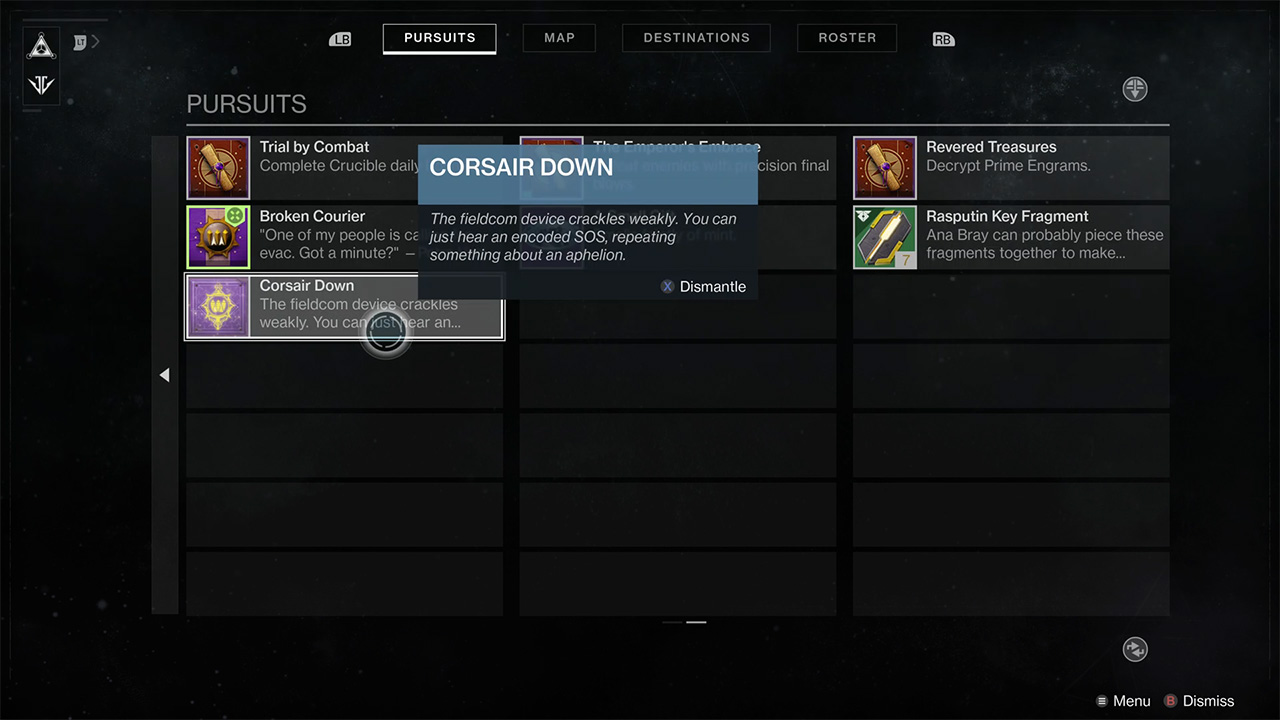This screenshot has height=720, width=1280.
Task: Click the LB bumper indicator
Action: click(340, 37)
